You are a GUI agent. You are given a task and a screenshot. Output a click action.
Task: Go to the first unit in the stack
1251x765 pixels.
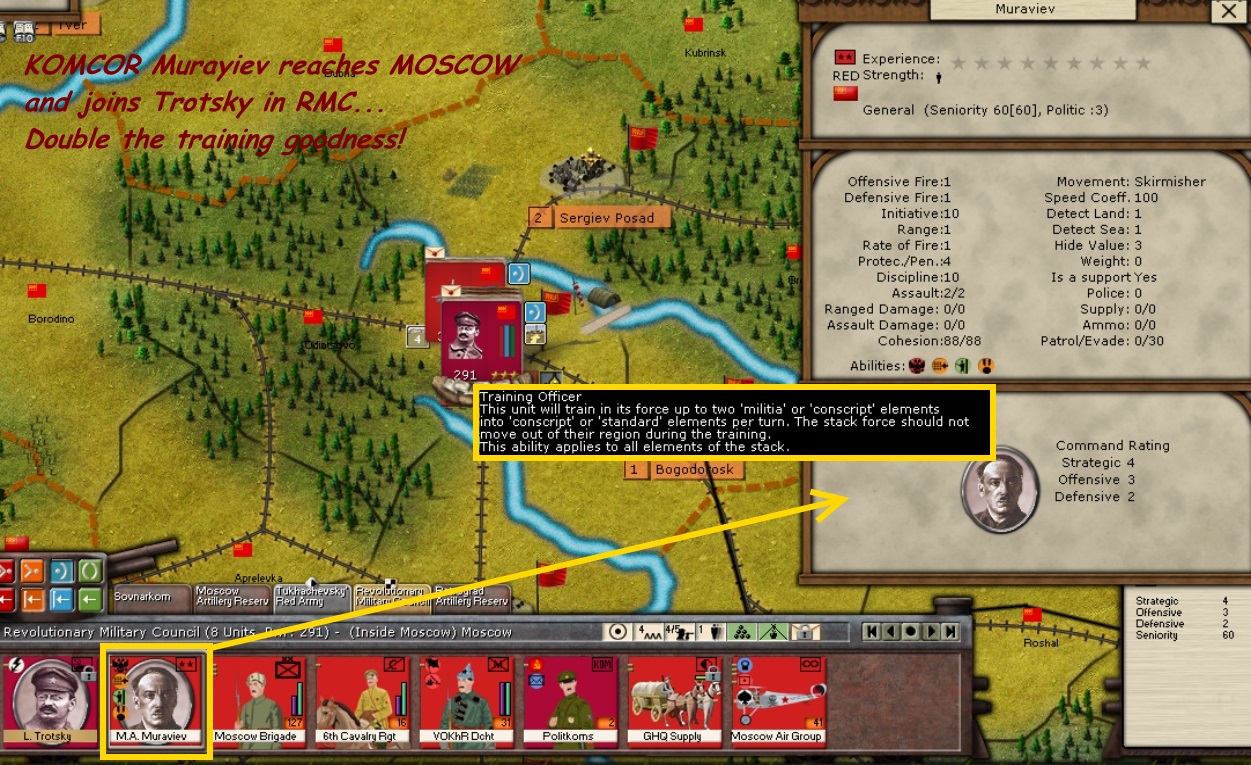[873, 632]
